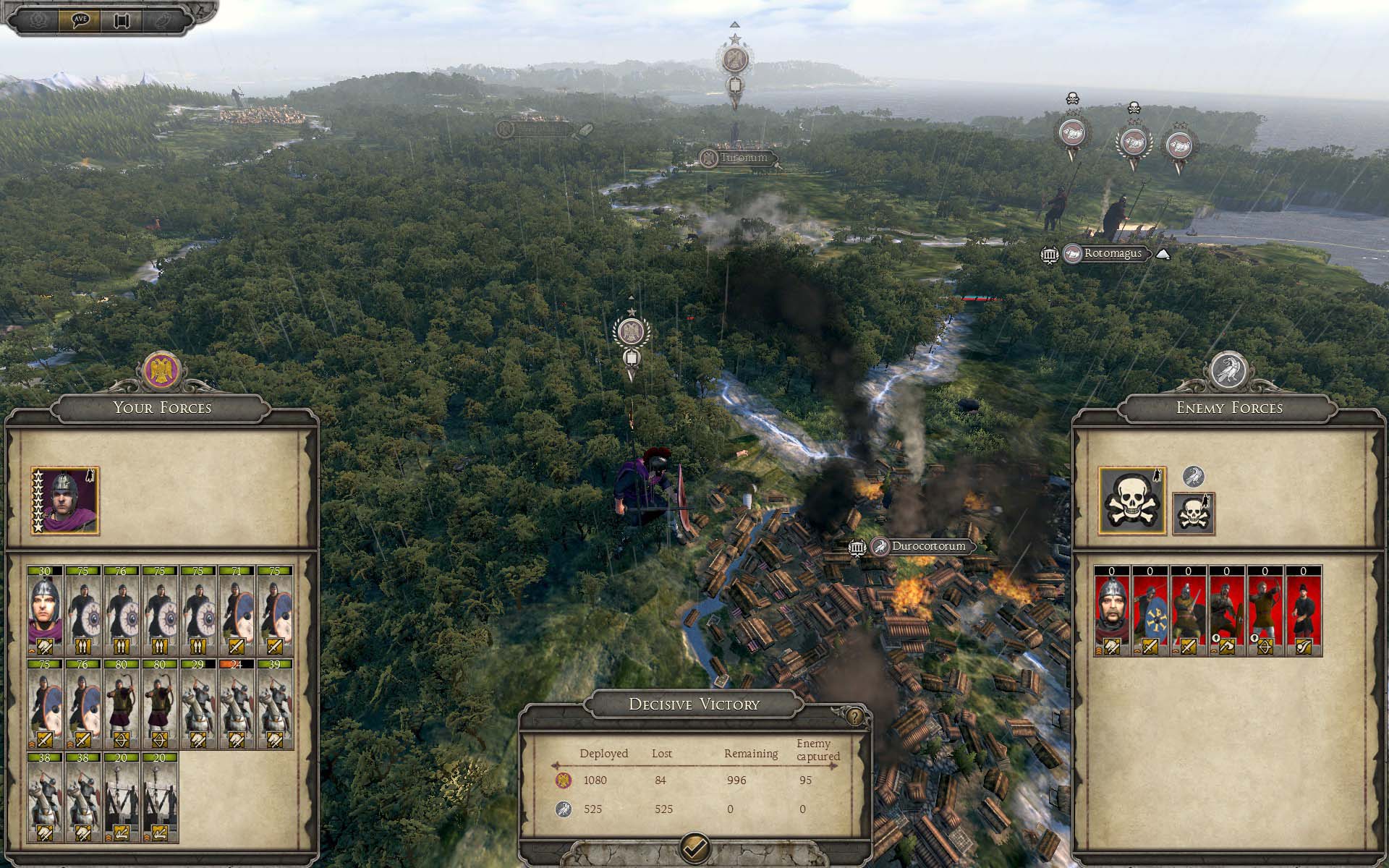Click the Durocortorum settlement label
1389x868 pixels.
click(x=928, y=546)
